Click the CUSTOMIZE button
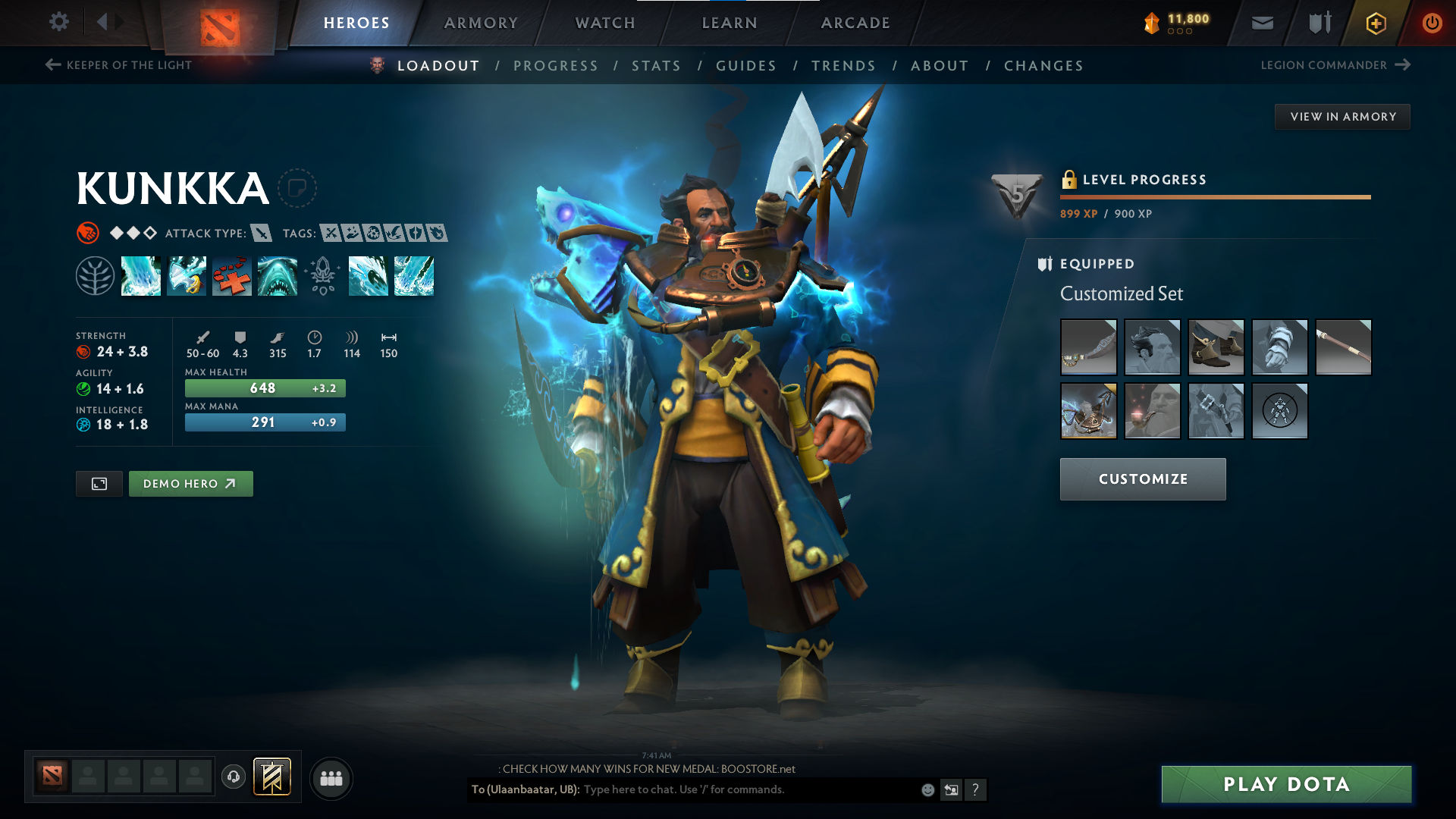The width and height of the screenshot is (1456, 819). [x=1143, y=479]
